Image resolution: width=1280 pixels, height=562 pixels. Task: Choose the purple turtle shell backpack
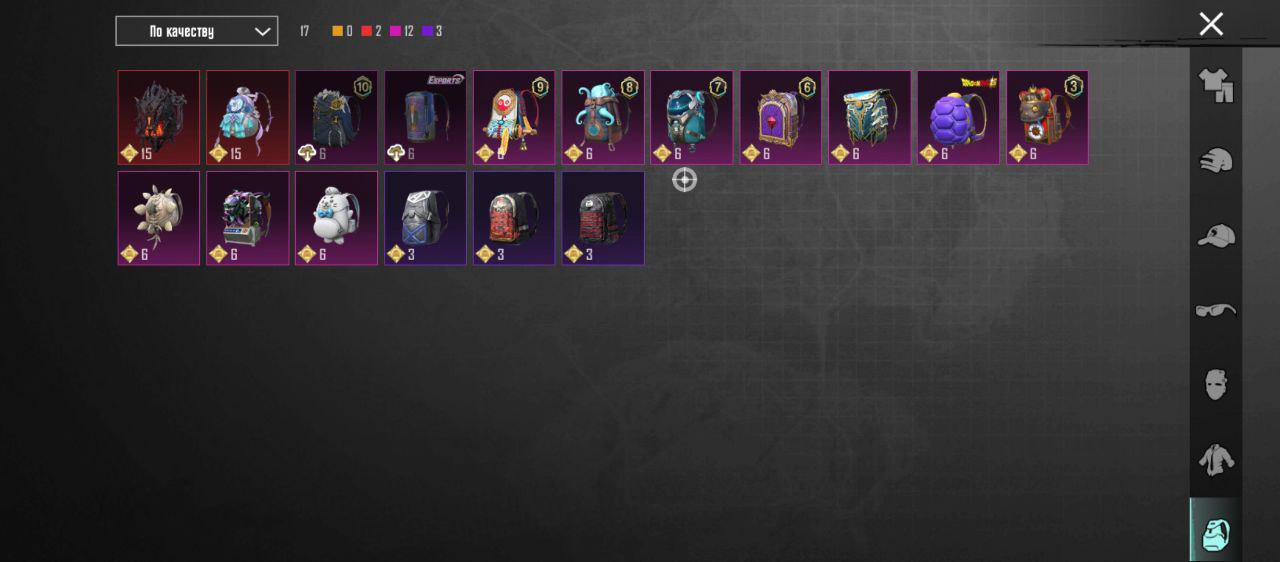coord(958,117)
